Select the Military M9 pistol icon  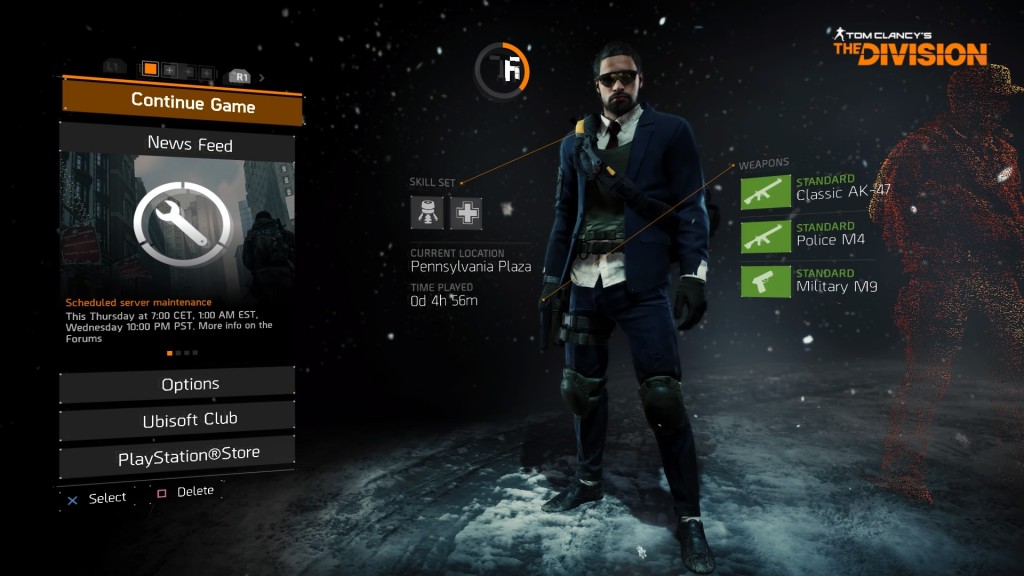765,281
